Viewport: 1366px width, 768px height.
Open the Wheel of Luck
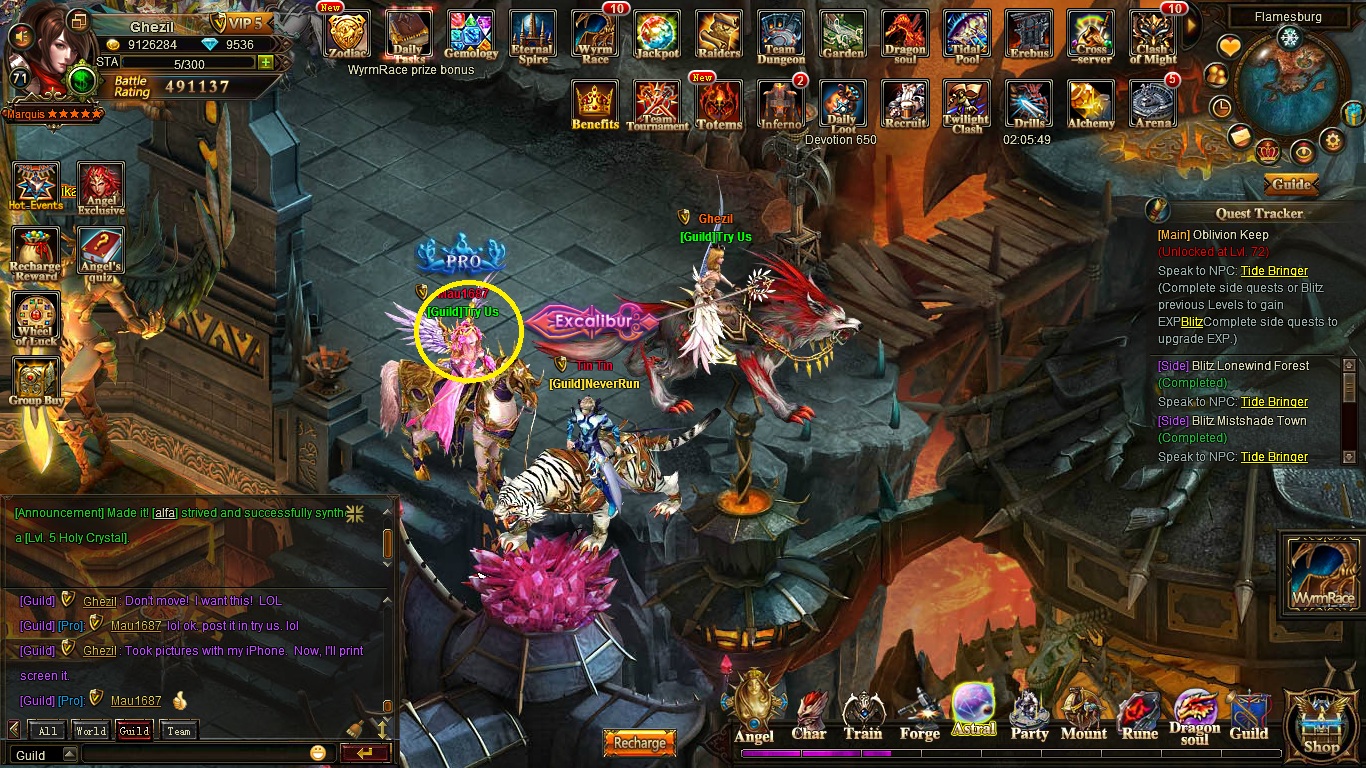(x=36, y=319)
